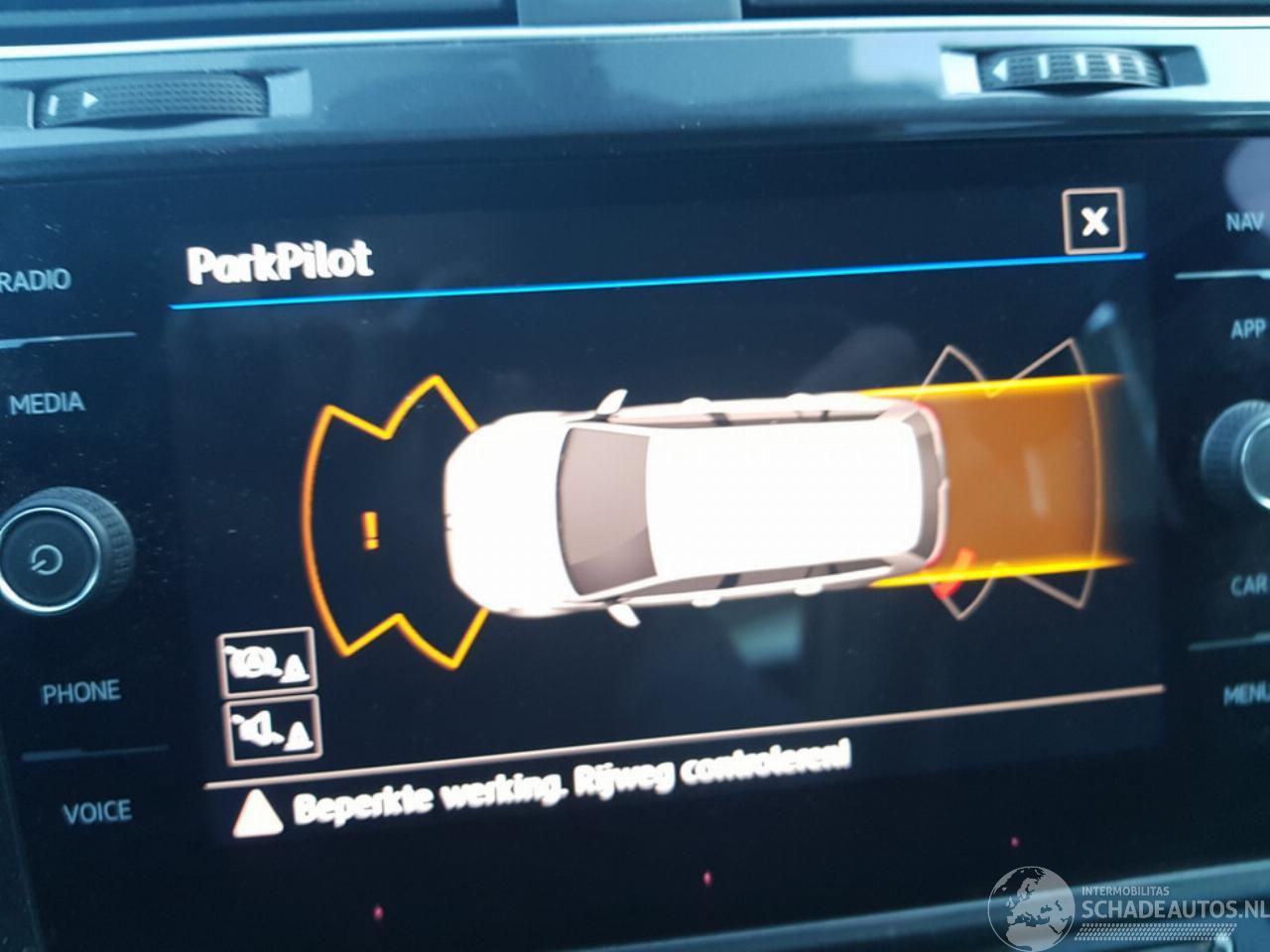This screenshot has height=952, width=1270.
Task: Open the PHONE menu
Action: [x=80, y=692]
